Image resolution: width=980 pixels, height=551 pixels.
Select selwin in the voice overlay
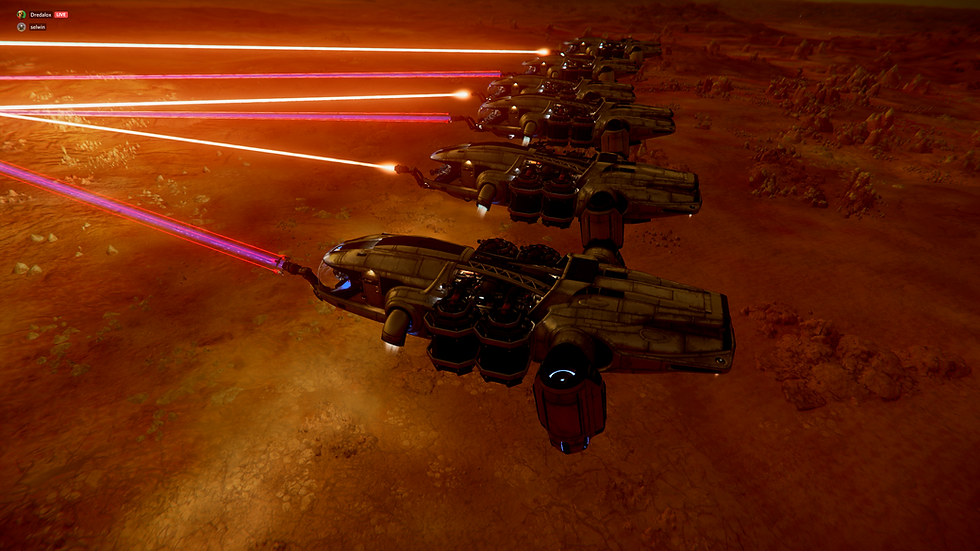[x=38, y=27]
